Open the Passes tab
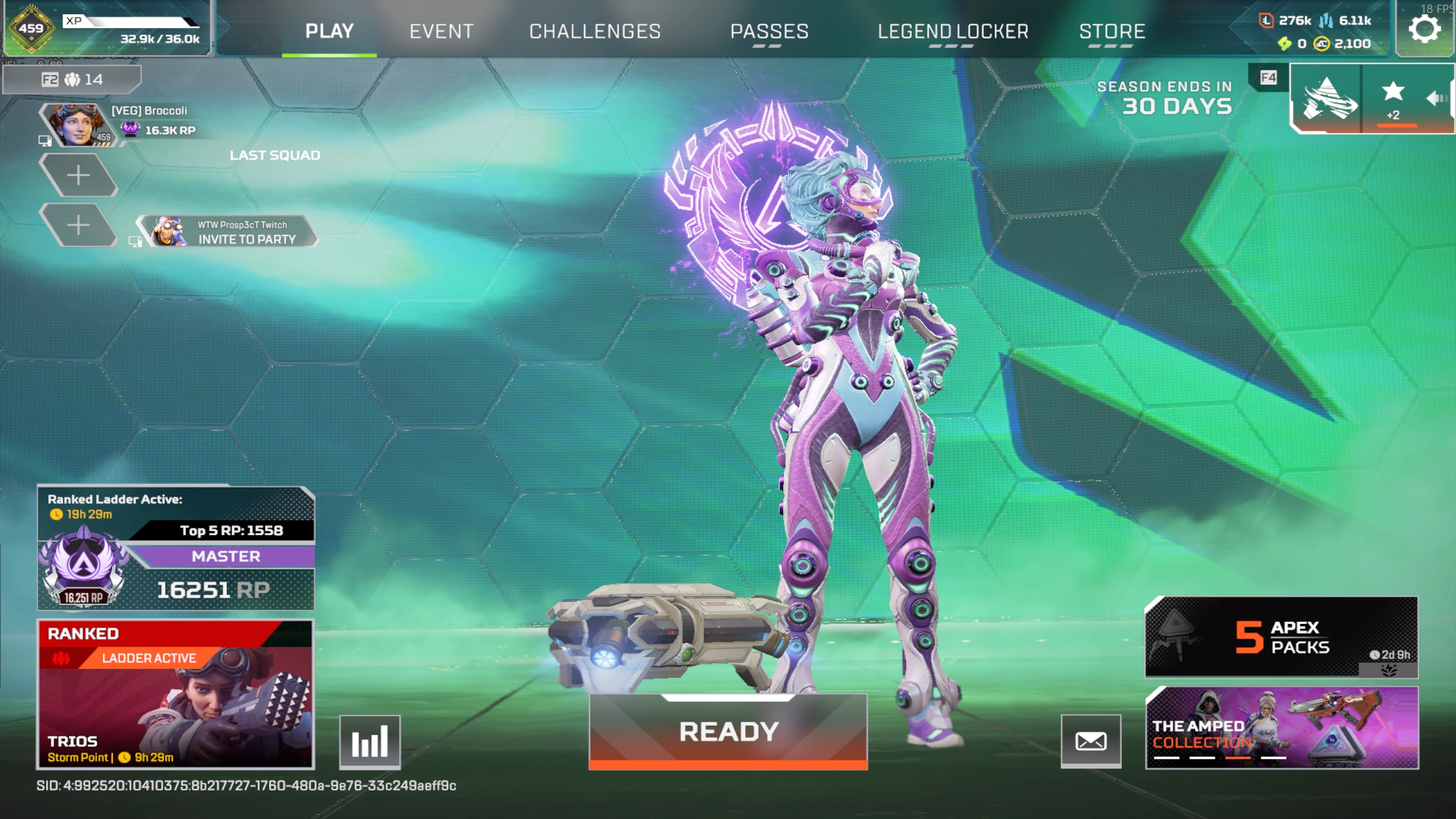The height and width of the screenshot is (819, 1456). [x=769, y=31]
